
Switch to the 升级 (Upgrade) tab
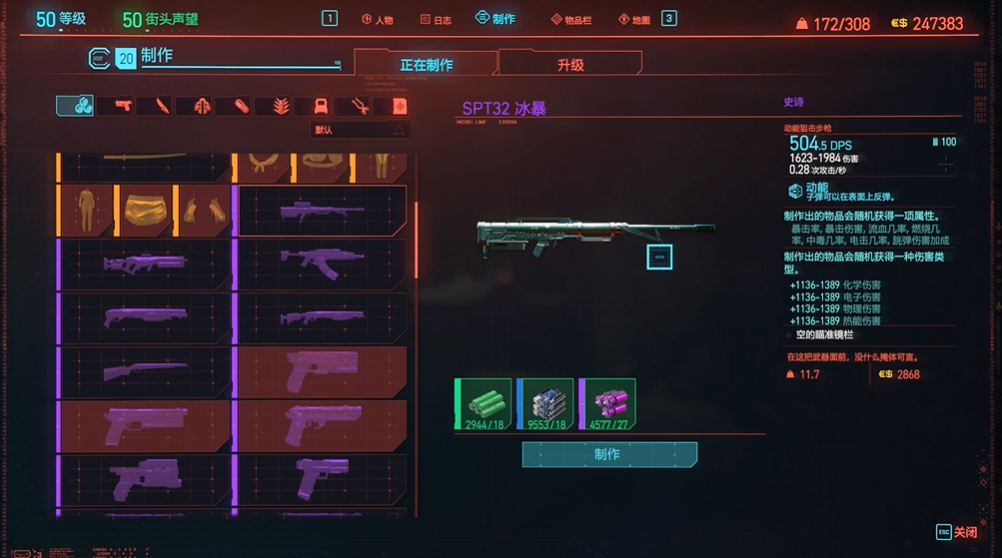coord(570,65)
